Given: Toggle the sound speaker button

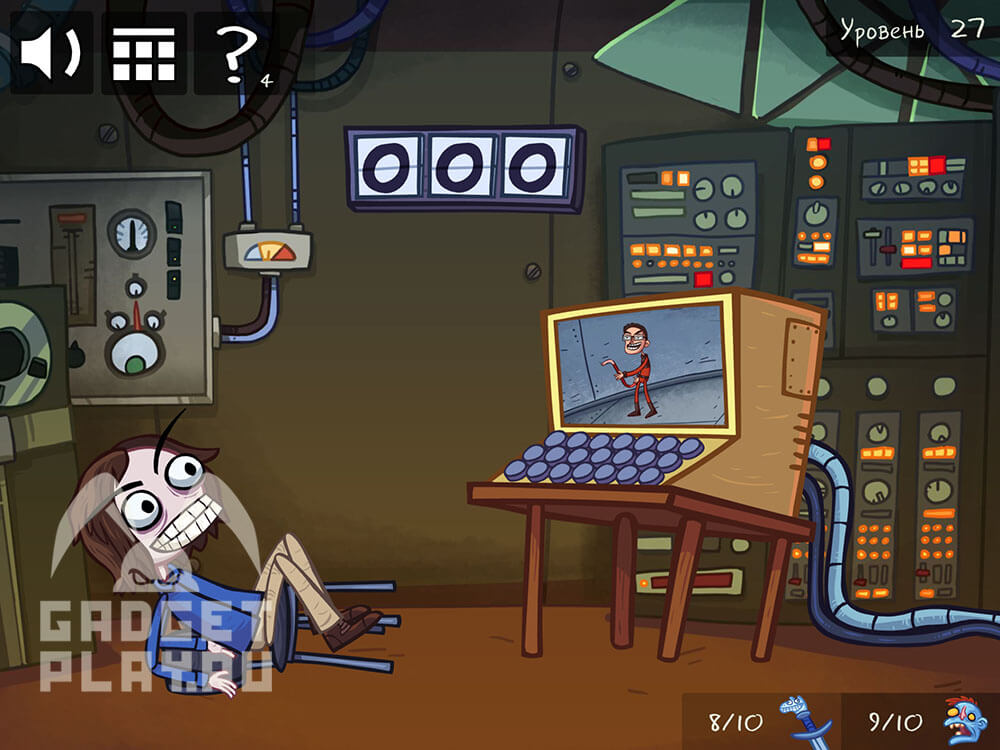Looking at the screenshot, I should 51,52.
